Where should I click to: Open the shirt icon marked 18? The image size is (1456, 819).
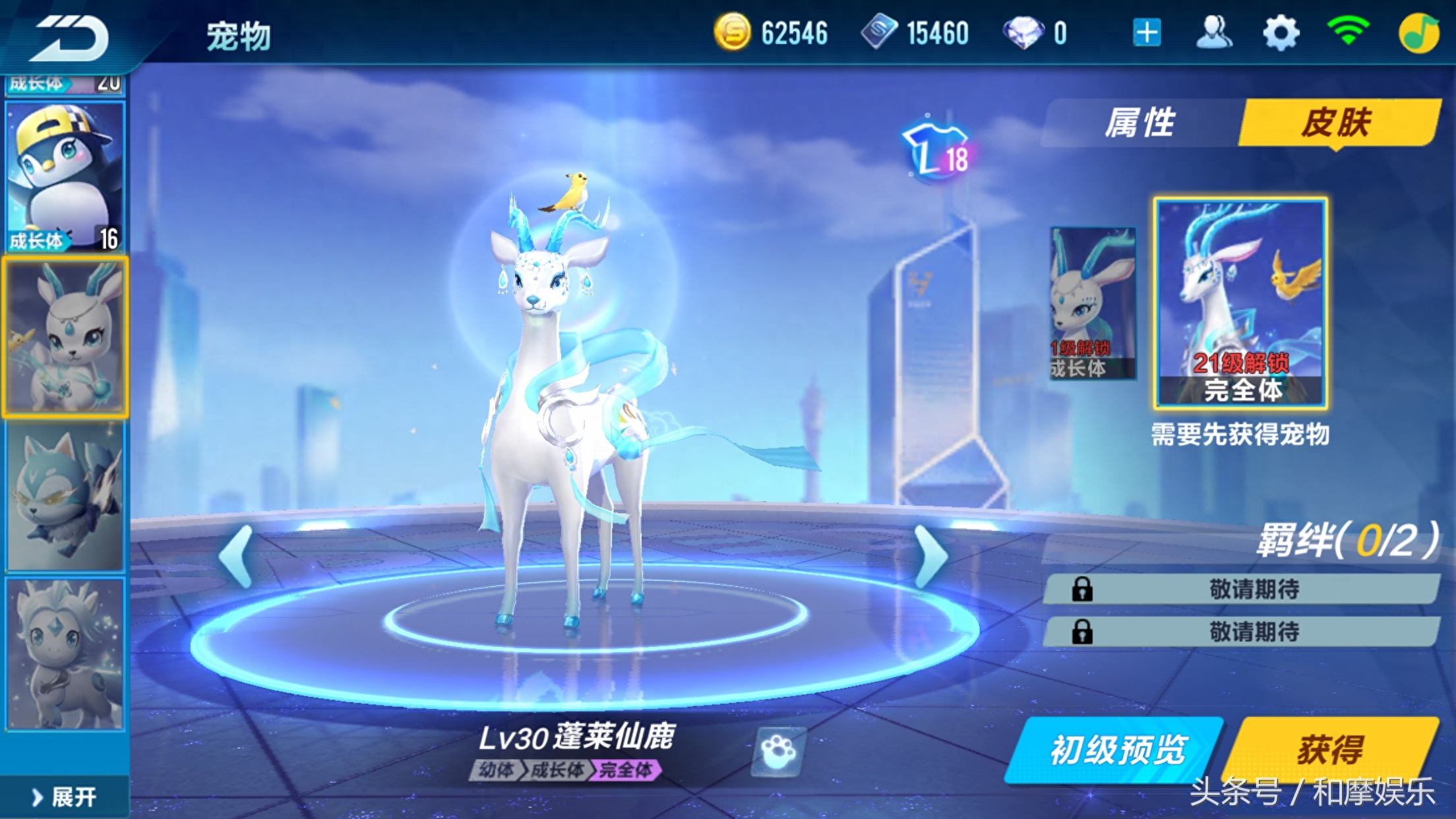click(x=937, y=151)
